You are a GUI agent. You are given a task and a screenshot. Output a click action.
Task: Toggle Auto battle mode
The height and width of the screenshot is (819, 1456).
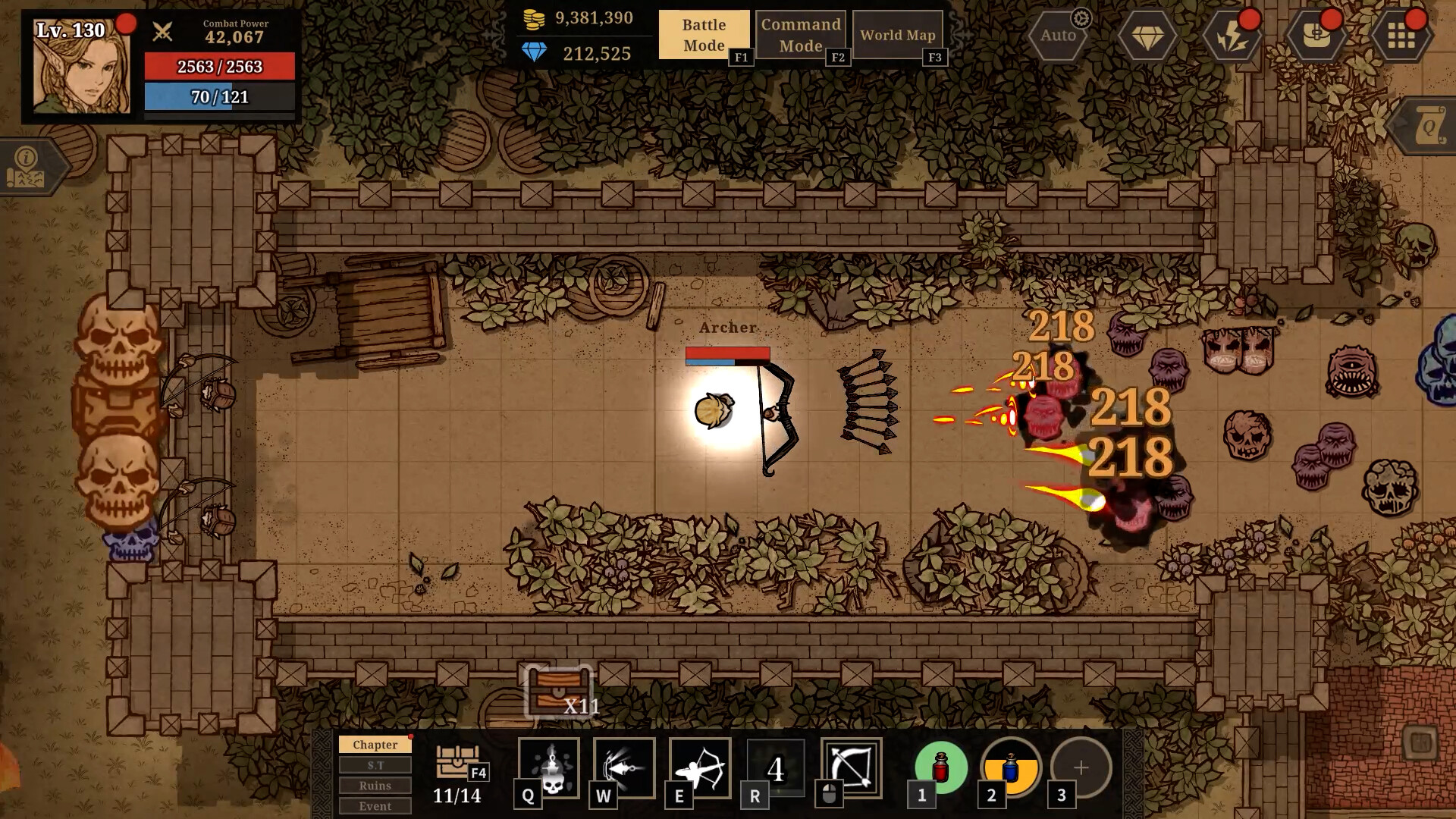pyautogui.click(x=1056, y=35)
